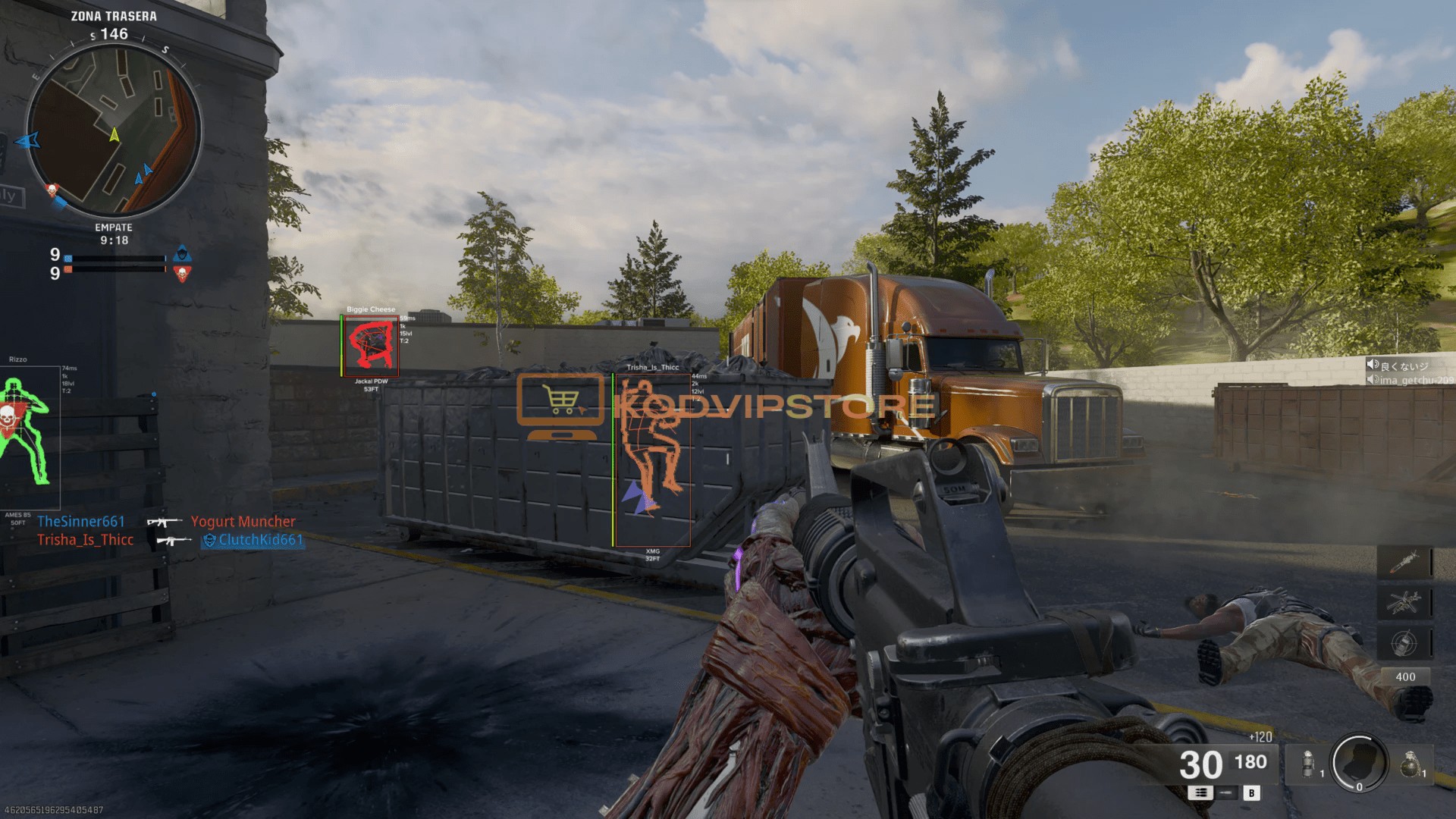
Task: Use the tactical grenade slot
Action: pyautogui.click(x=1309, y=764)
